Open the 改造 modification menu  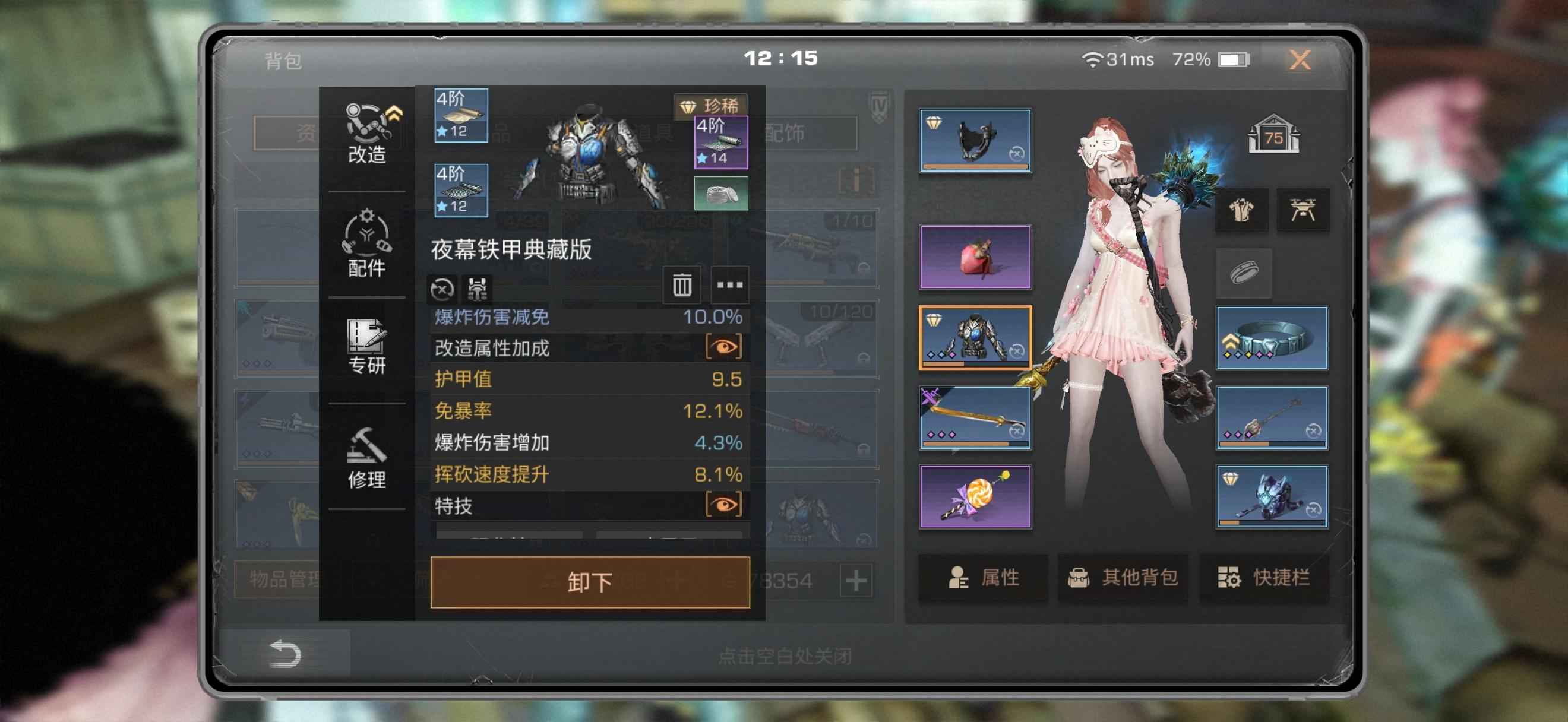(x=366, y=134)
